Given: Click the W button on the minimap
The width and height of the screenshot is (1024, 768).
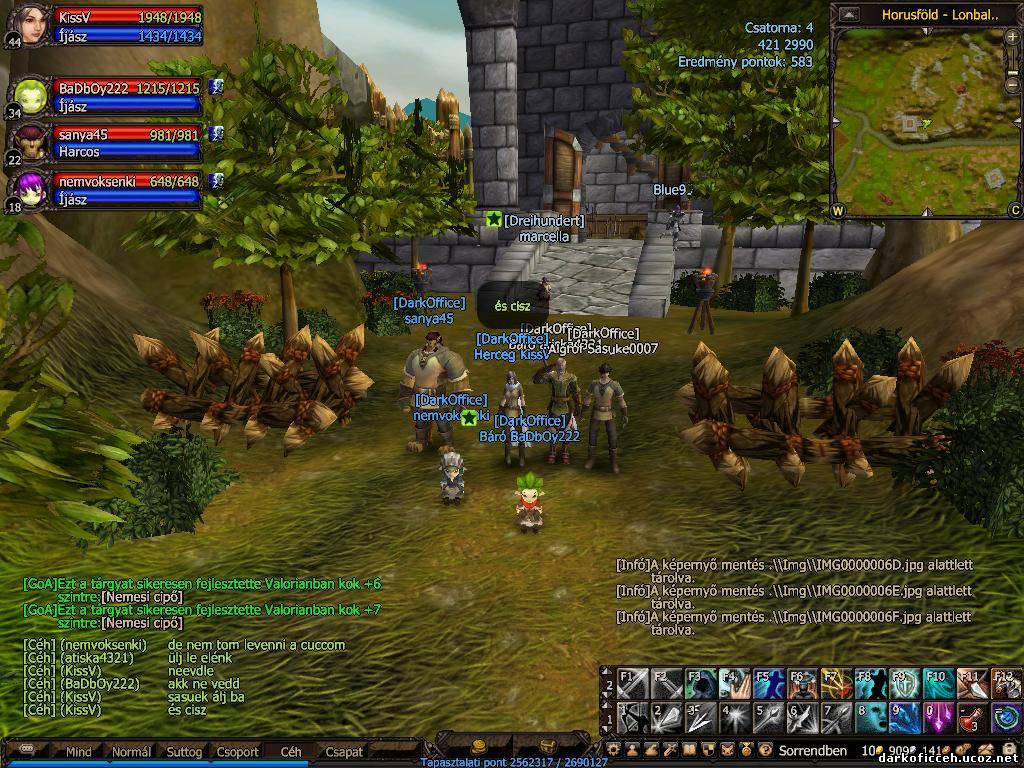Looking at the screenshot, I should [838, 210].
